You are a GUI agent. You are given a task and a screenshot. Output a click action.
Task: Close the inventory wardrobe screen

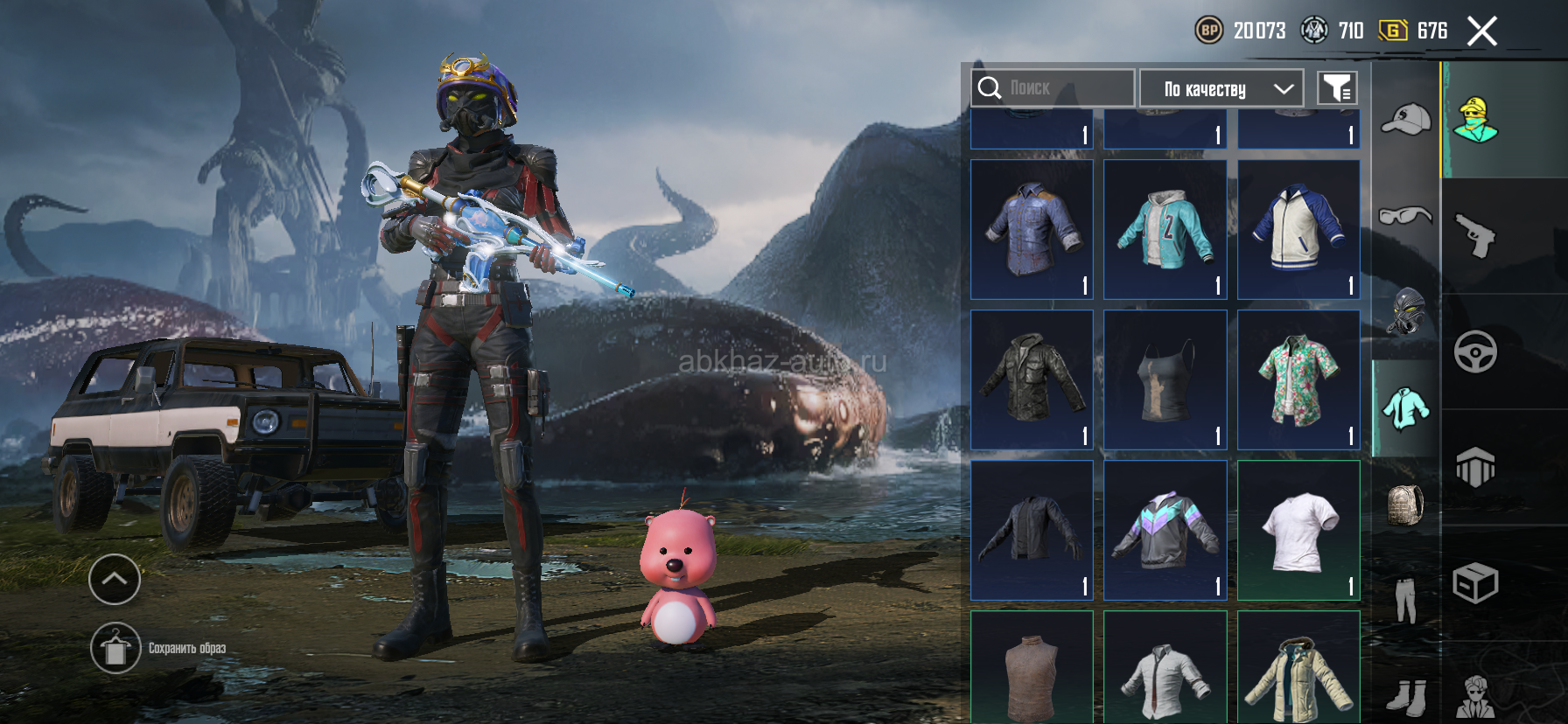1481,31
